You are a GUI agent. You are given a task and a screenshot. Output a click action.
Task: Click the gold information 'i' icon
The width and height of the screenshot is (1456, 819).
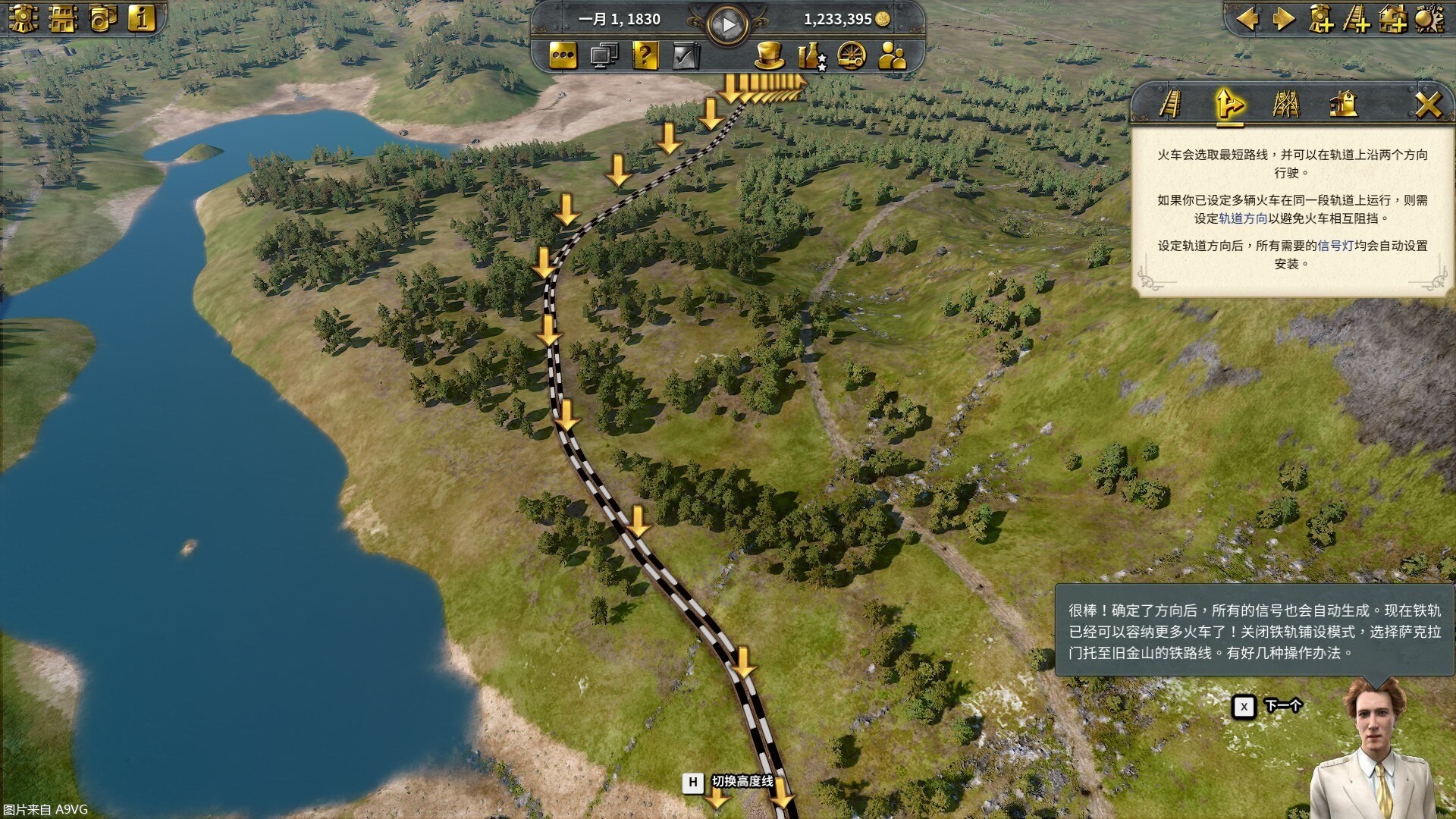tap(142, 18)
